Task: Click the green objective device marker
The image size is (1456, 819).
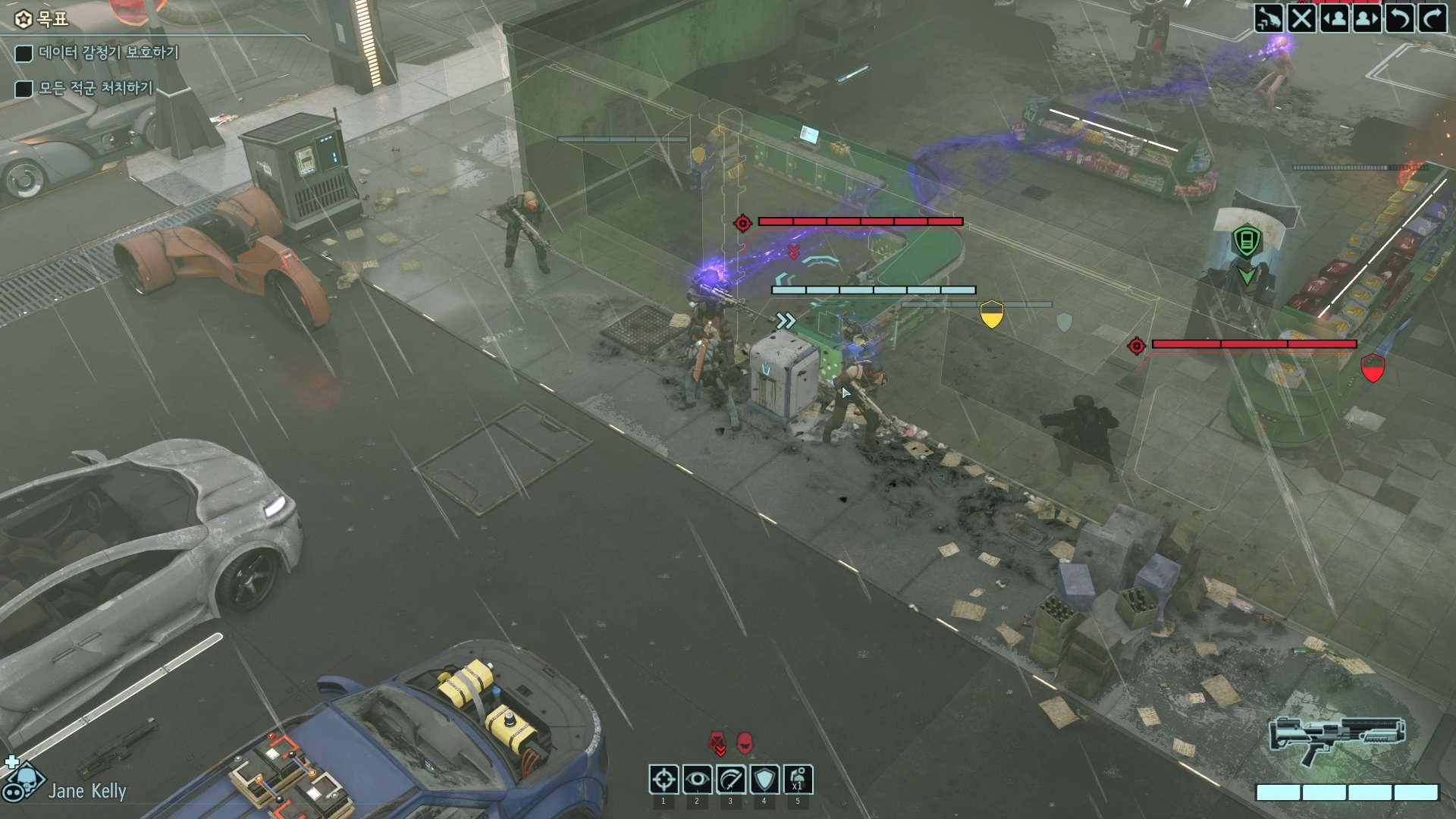Action: 1246,241
